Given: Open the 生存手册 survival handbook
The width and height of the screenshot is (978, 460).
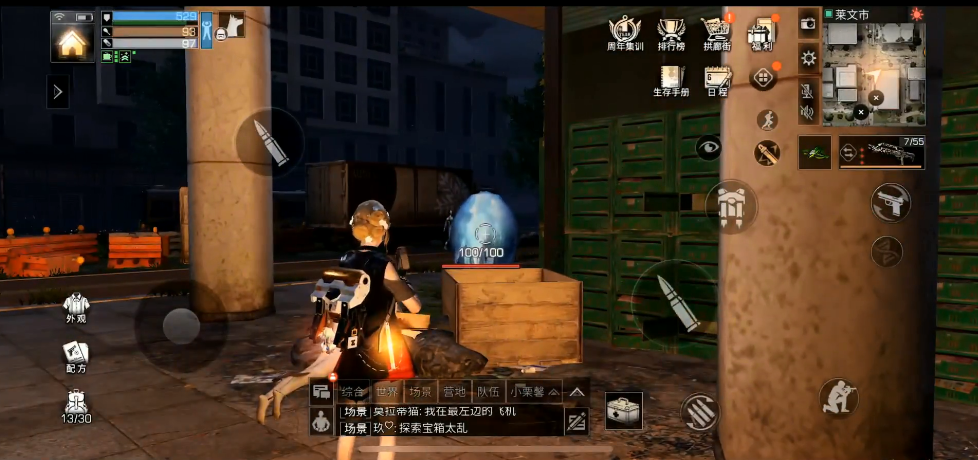Looking at the screenshot, I should 671,80.
